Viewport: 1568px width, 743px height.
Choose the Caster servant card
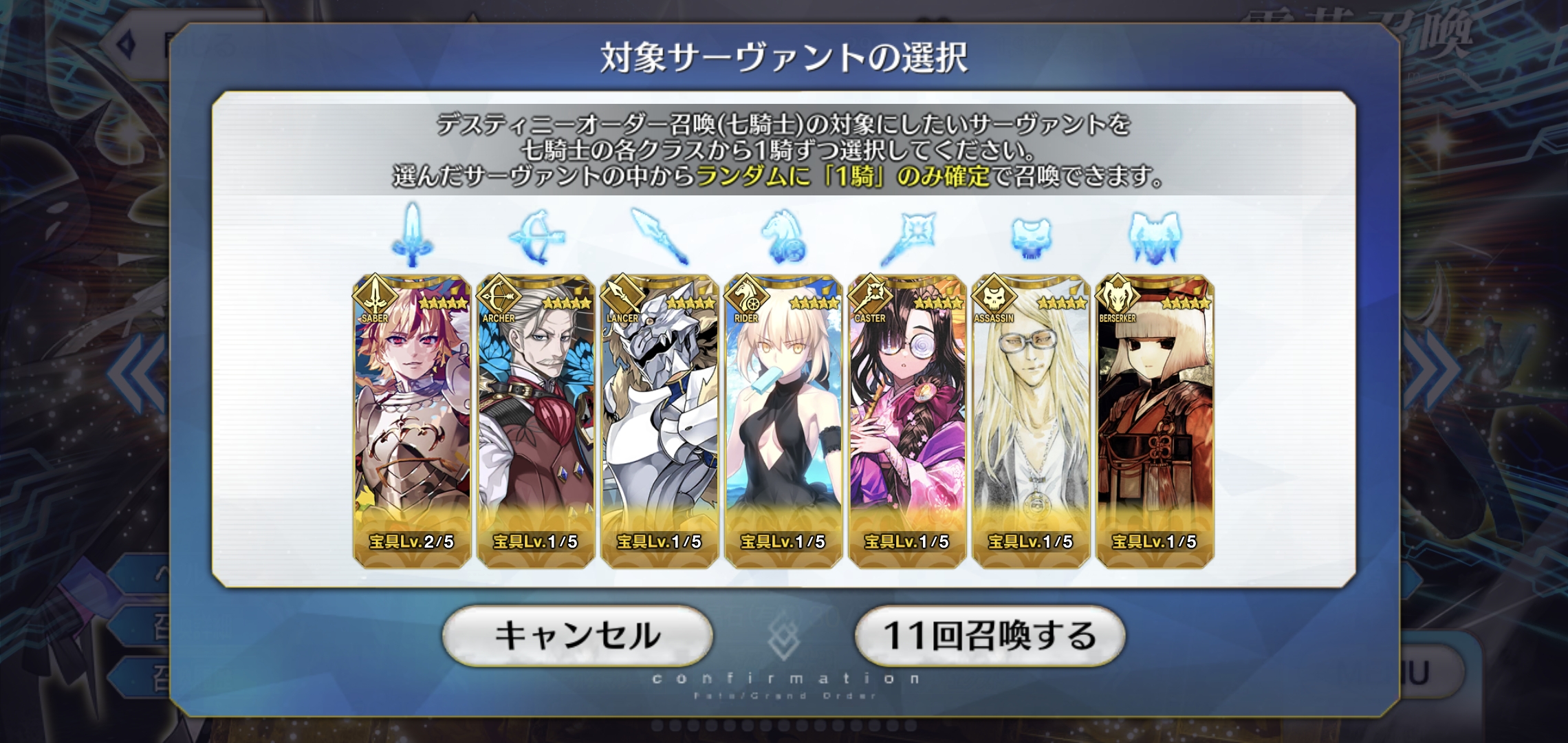907,421
